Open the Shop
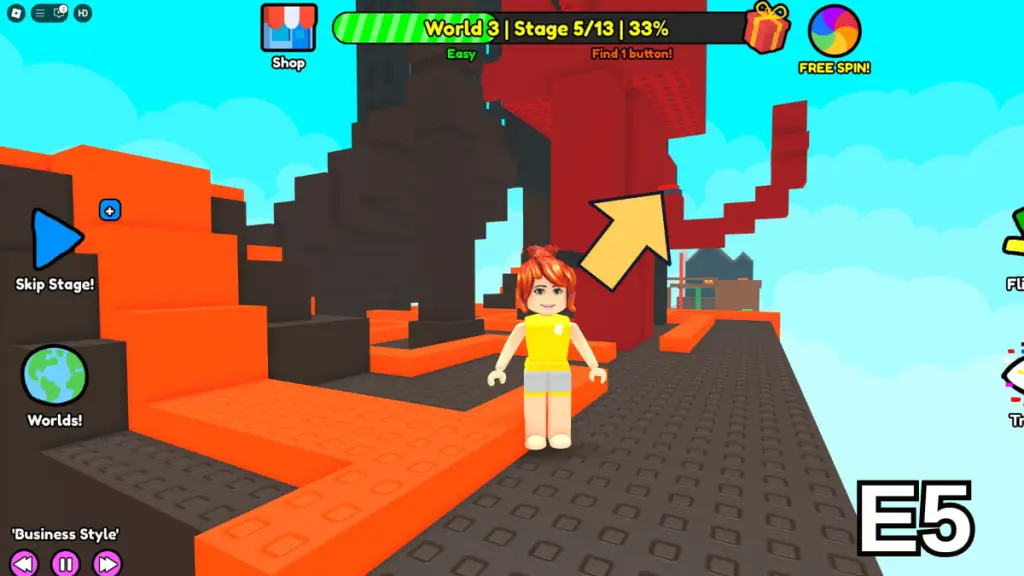1024x576 pixels. coord(288,30)
